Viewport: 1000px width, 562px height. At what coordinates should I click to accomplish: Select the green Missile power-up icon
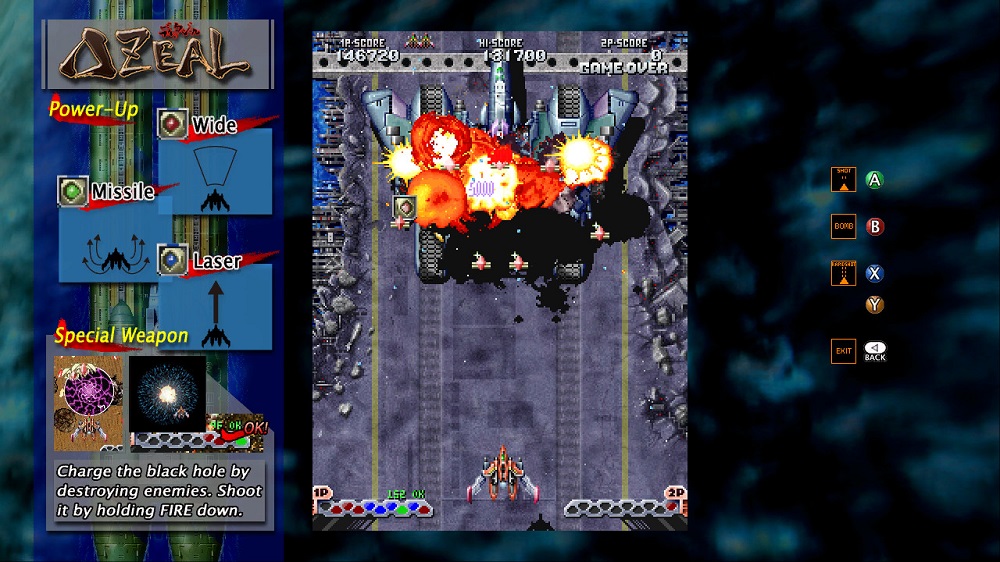(73, 191)
